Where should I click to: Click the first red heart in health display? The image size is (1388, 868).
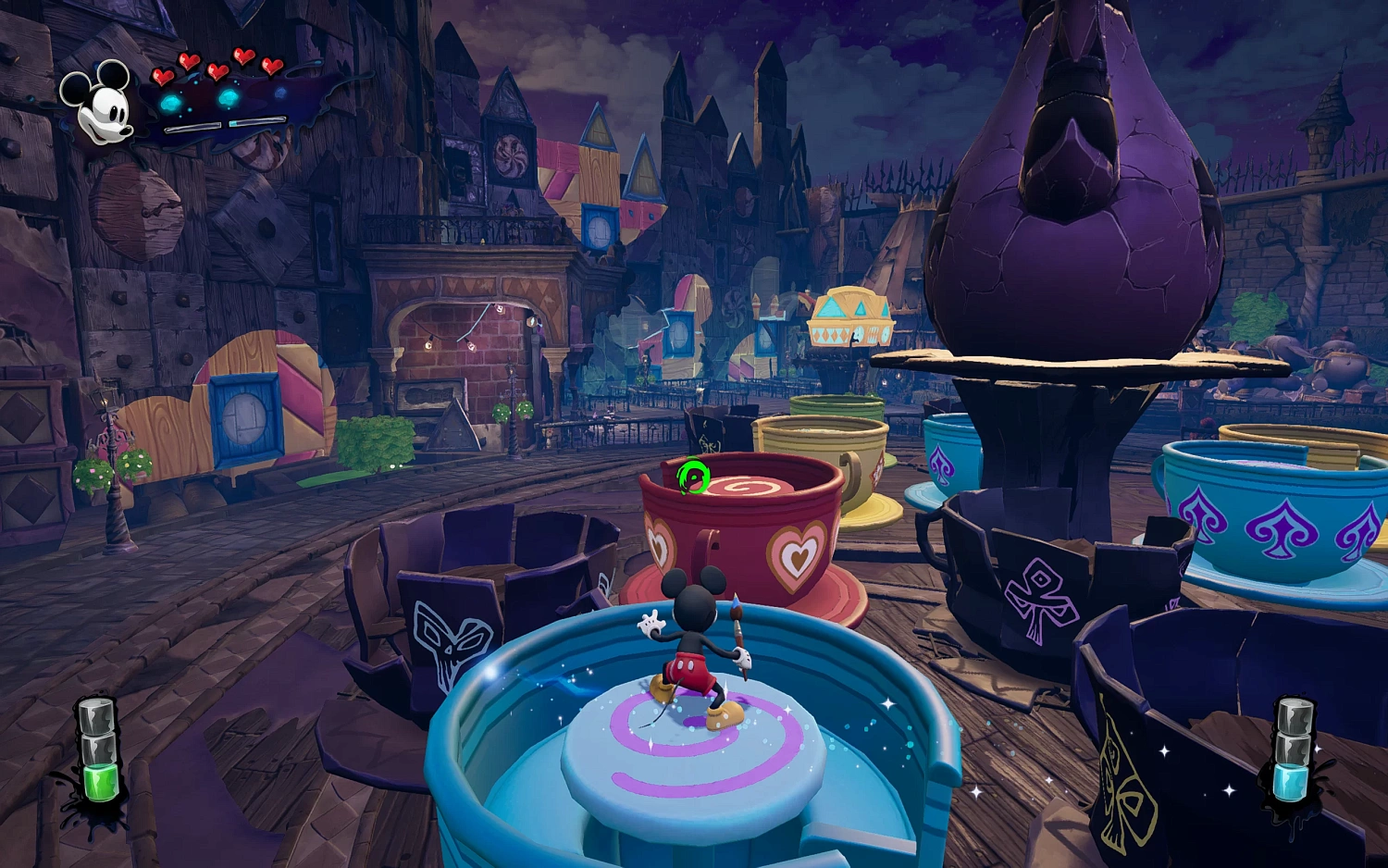[x=163, y=76]
